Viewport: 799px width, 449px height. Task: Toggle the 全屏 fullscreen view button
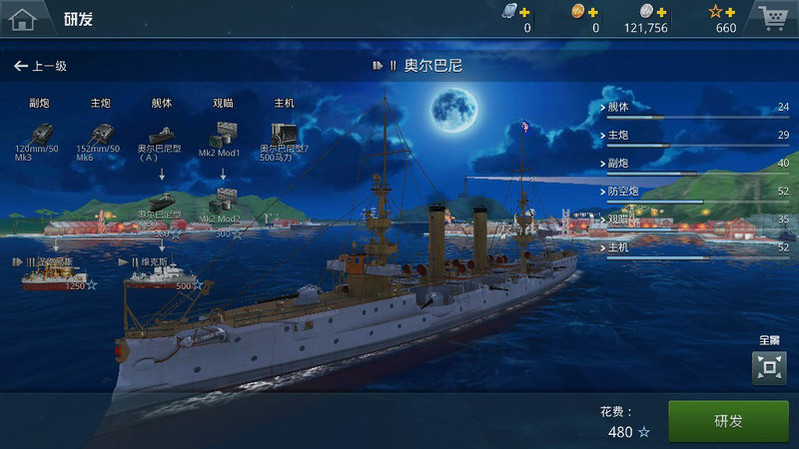769,368
